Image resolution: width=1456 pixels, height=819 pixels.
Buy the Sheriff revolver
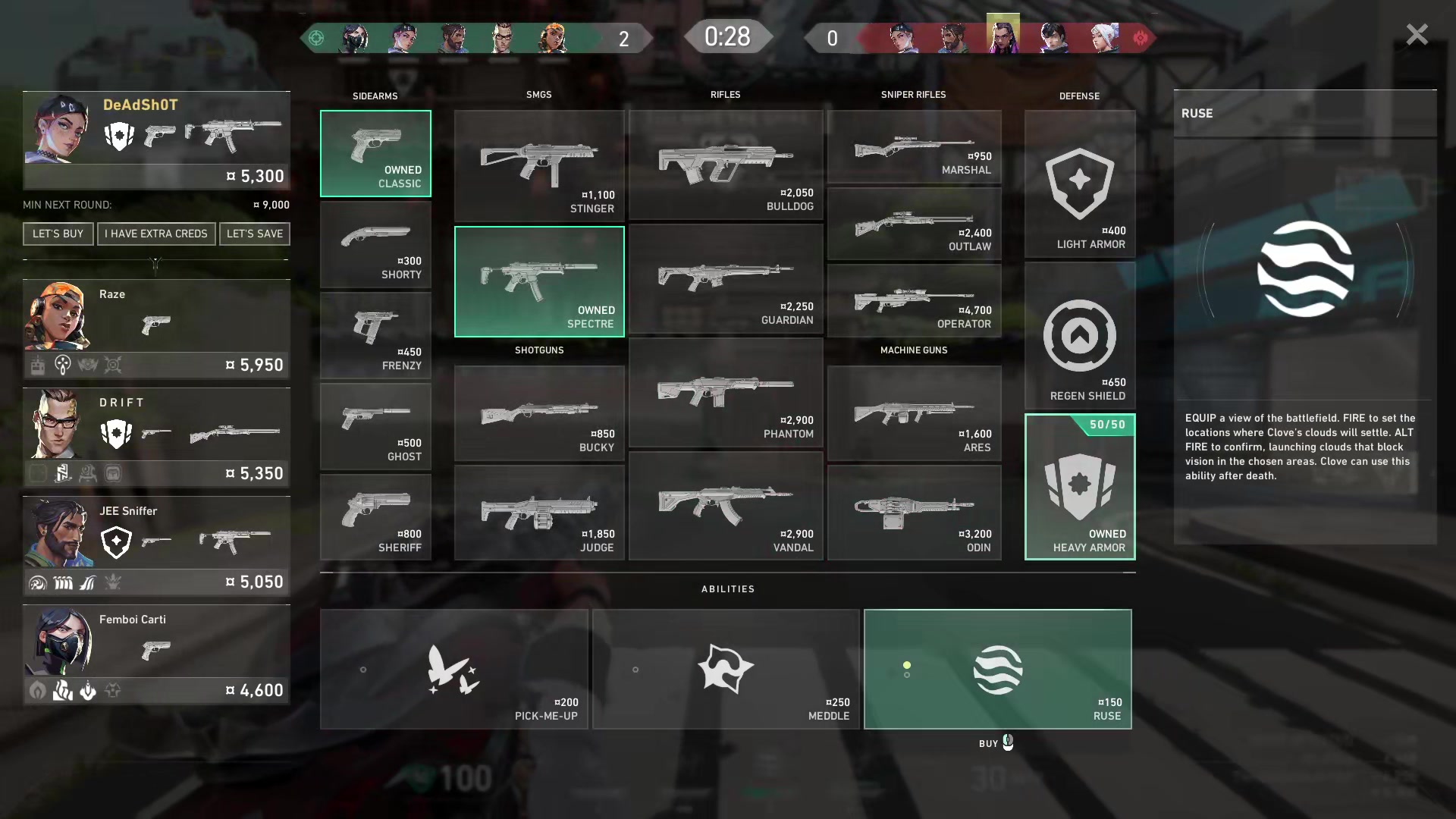tap(375, 517)
